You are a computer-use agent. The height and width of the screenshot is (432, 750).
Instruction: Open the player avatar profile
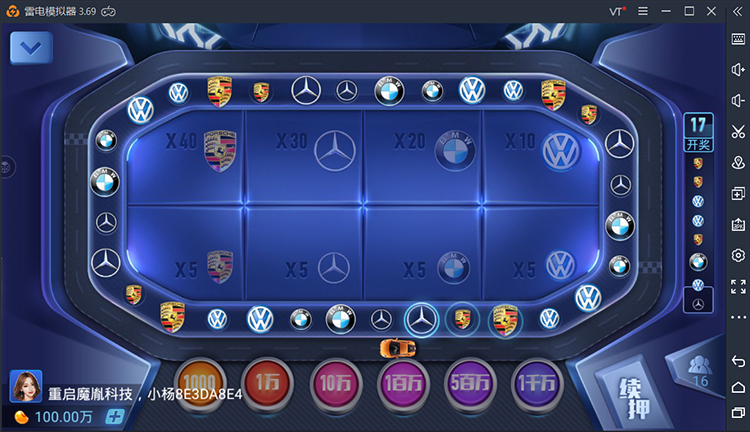pos(24,386)
